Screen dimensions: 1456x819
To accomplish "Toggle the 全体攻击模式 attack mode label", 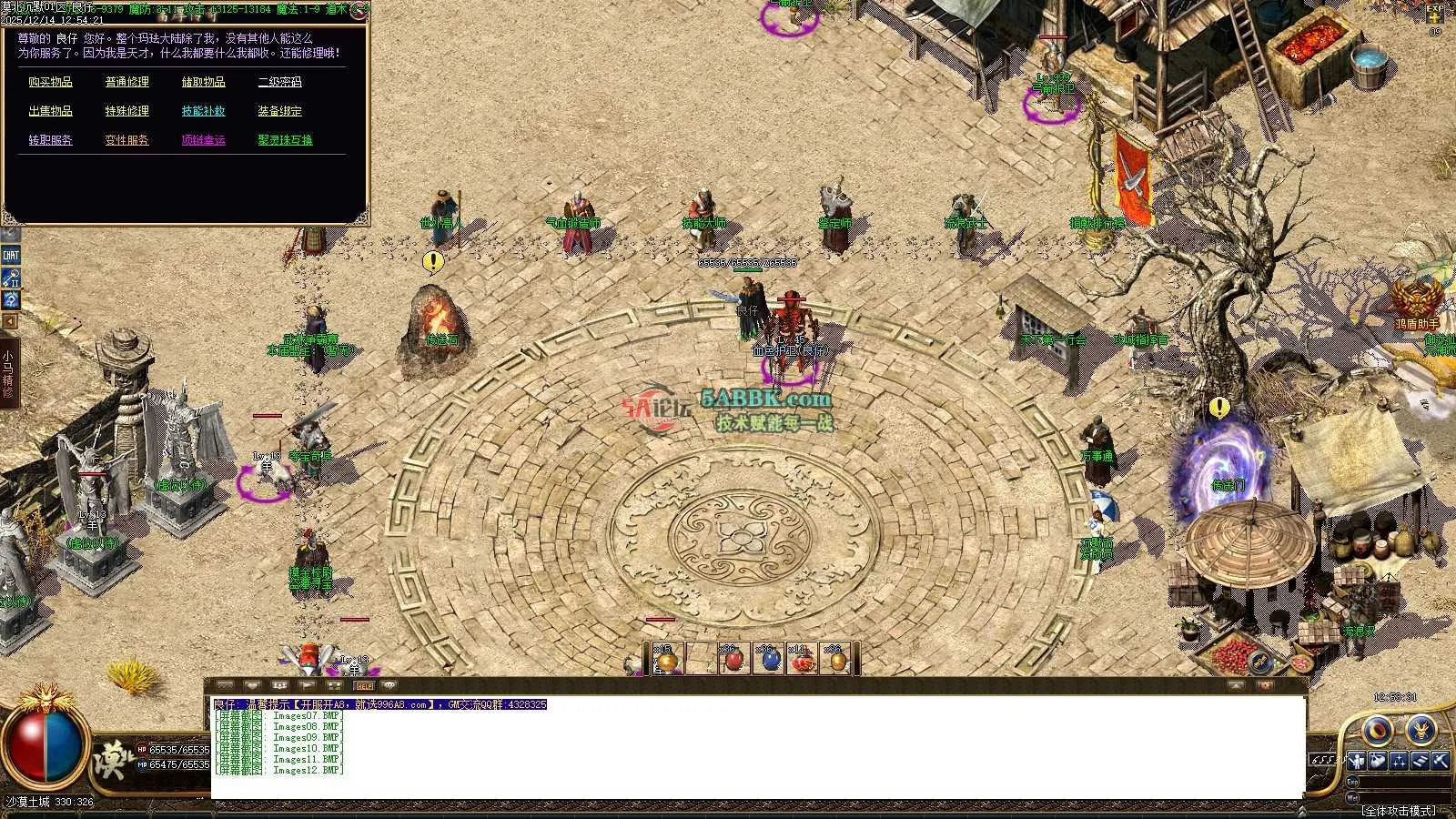I will tap(1398, 810).
